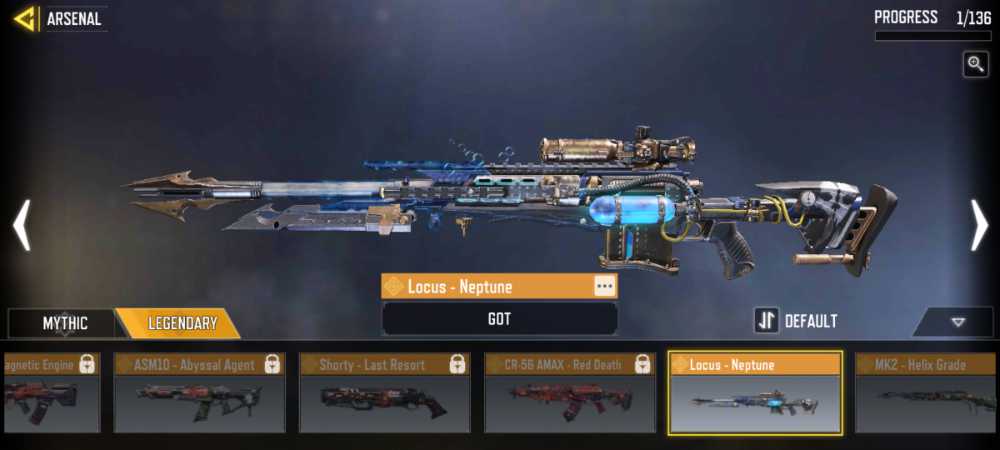Switch to the Legendary tab
The image size is (1000, 450).
[182, 323]
